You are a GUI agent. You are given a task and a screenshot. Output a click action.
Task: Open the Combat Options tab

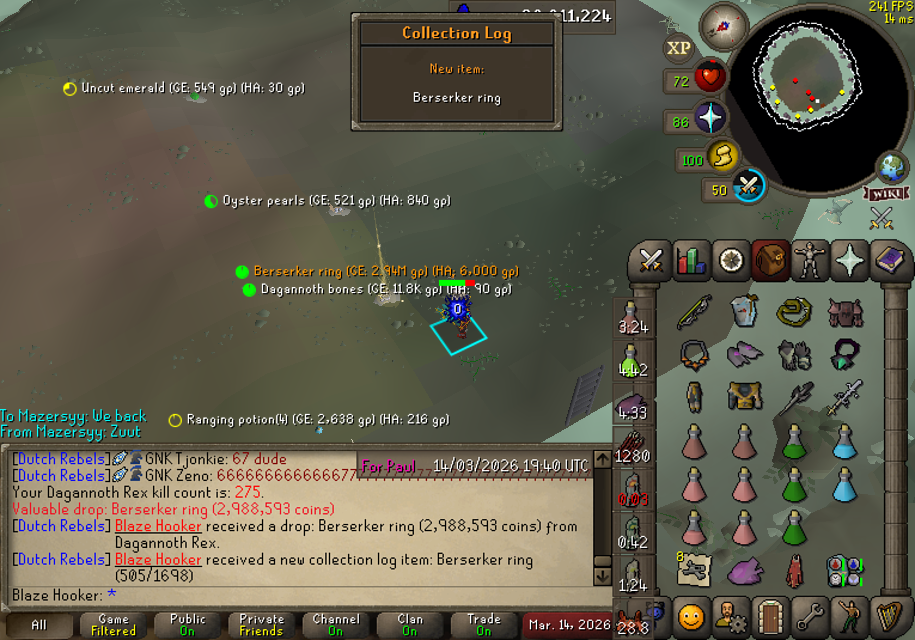pyautogui.click(x=651, y=261)
